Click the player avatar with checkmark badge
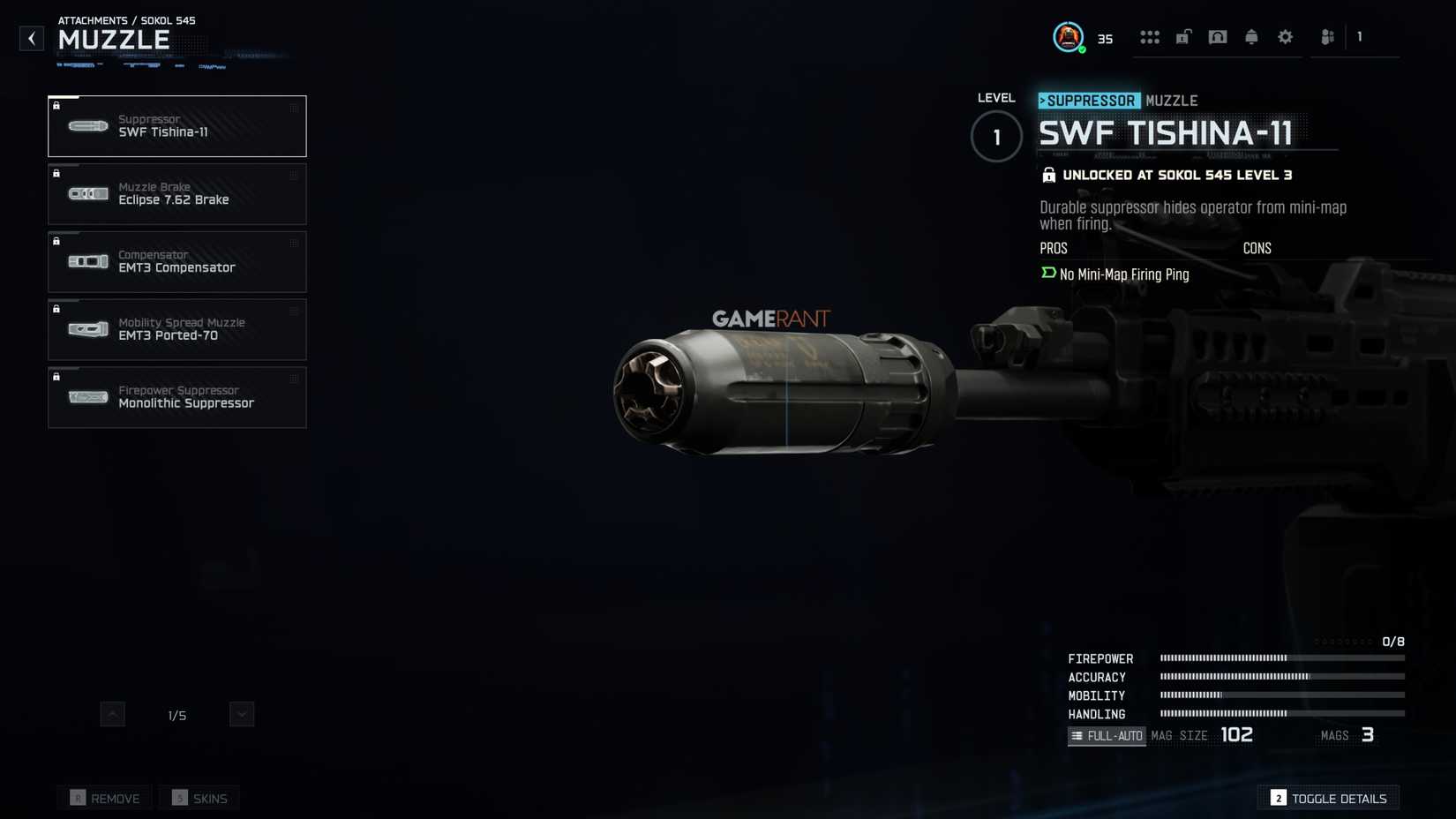 tap(1069, 37)
